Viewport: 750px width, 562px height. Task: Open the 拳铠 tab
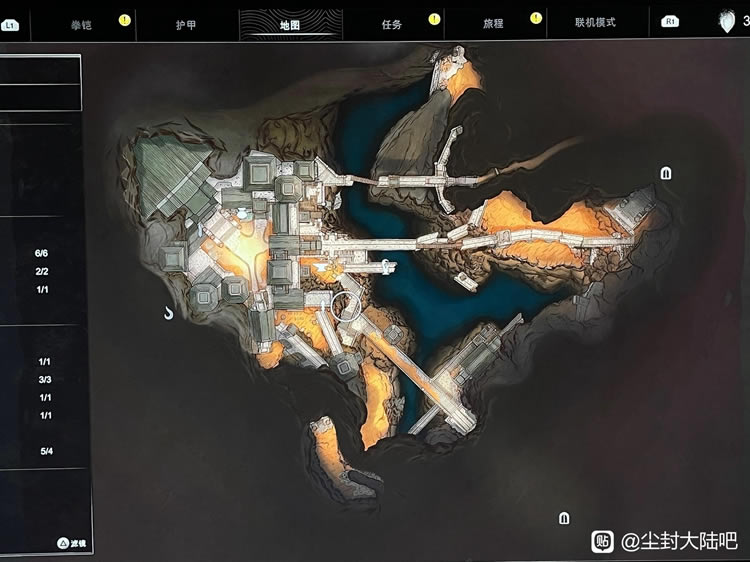point(82,23)
